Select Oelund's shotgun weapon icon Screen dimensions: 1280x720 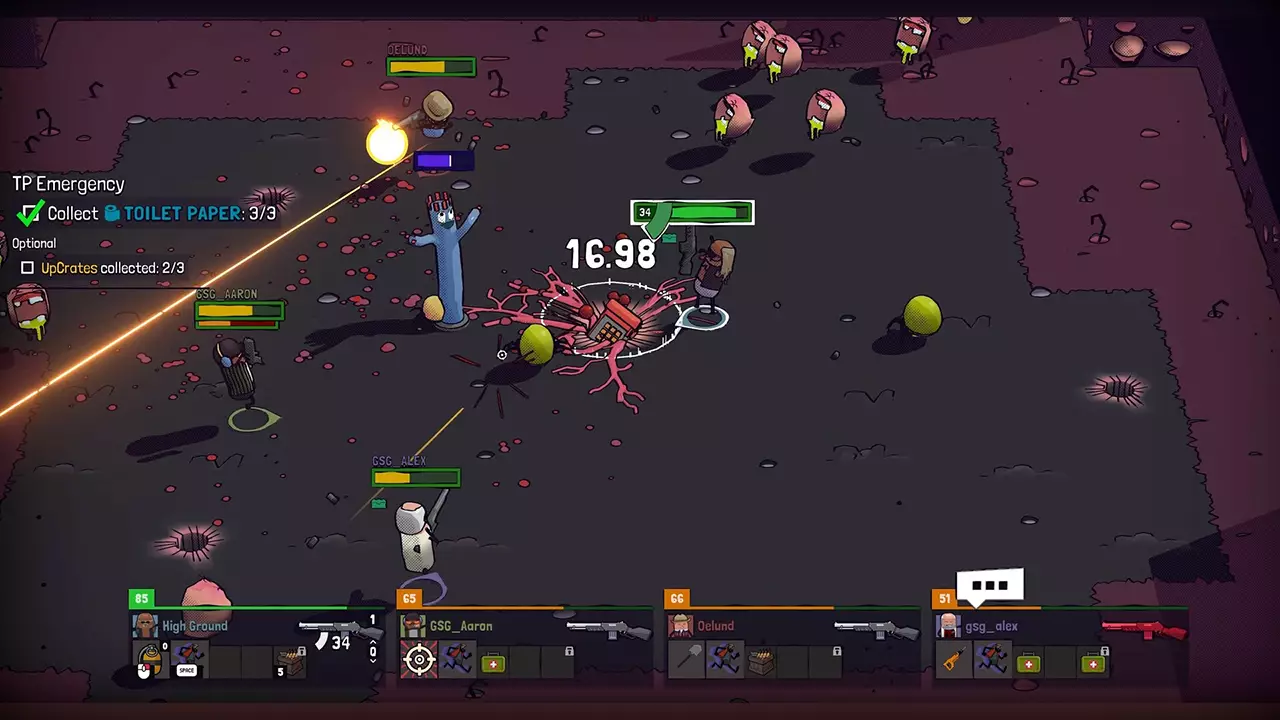pyautogui.click(x=876, y=629)
